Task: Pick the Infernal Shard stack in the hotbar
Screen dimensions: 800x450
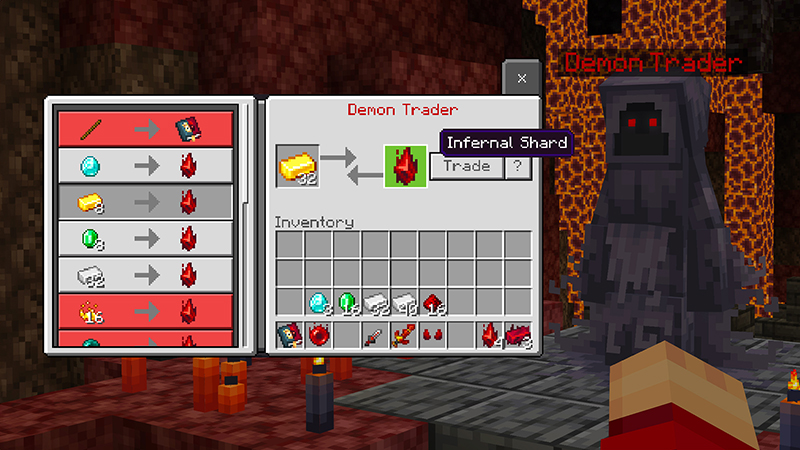Action: 490,335
